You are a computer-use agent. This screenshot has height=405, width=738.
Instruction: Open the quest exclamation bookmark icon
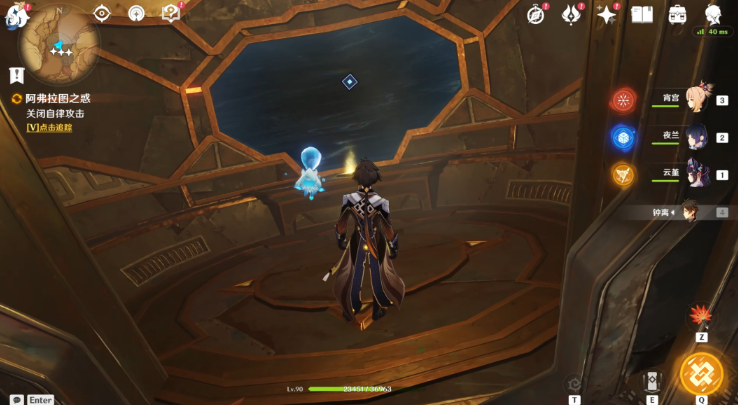16,75
